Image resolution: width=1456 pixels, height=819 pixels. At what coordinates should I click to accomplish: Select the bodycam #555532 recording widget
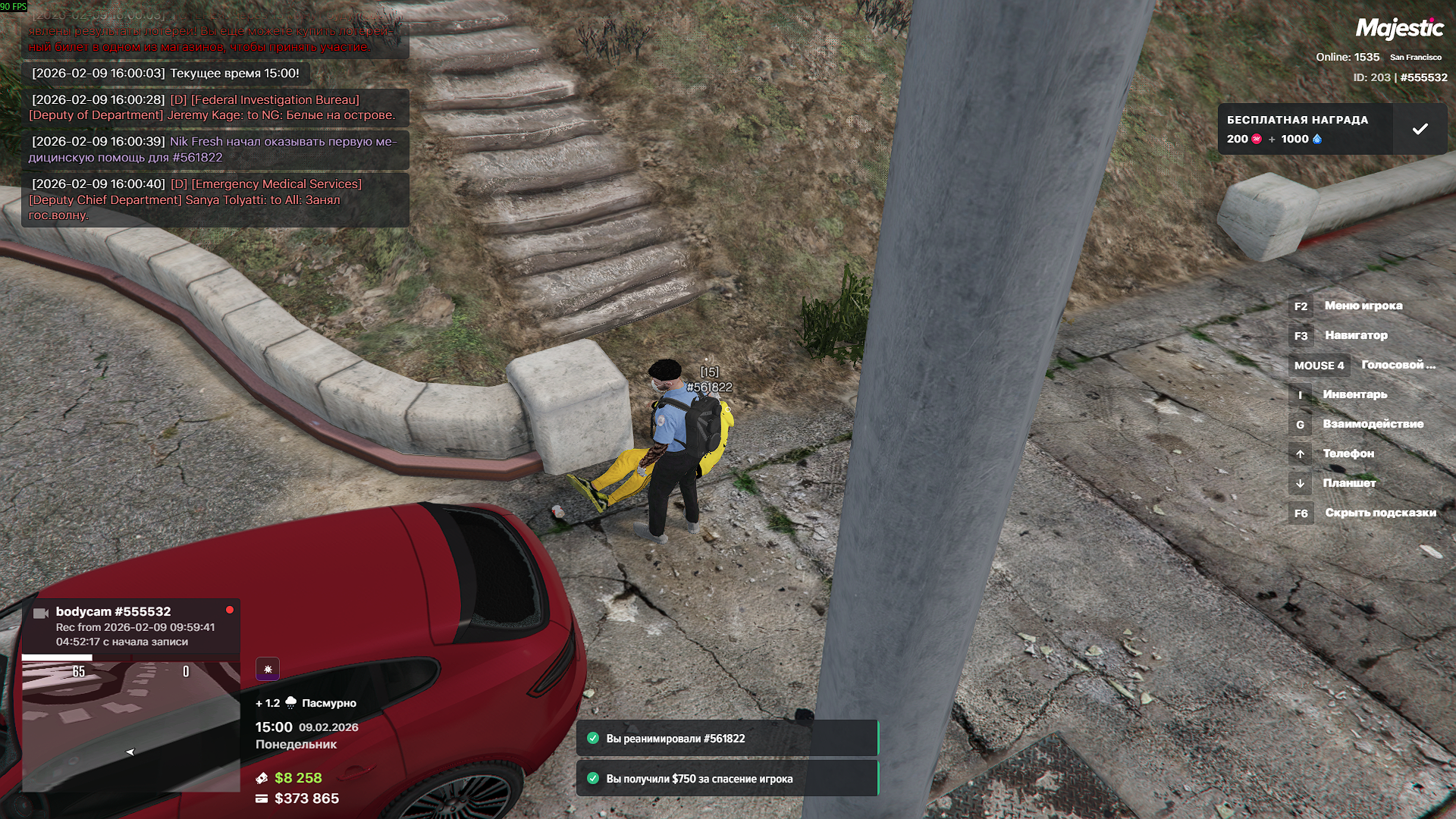(x=131, y=626)
